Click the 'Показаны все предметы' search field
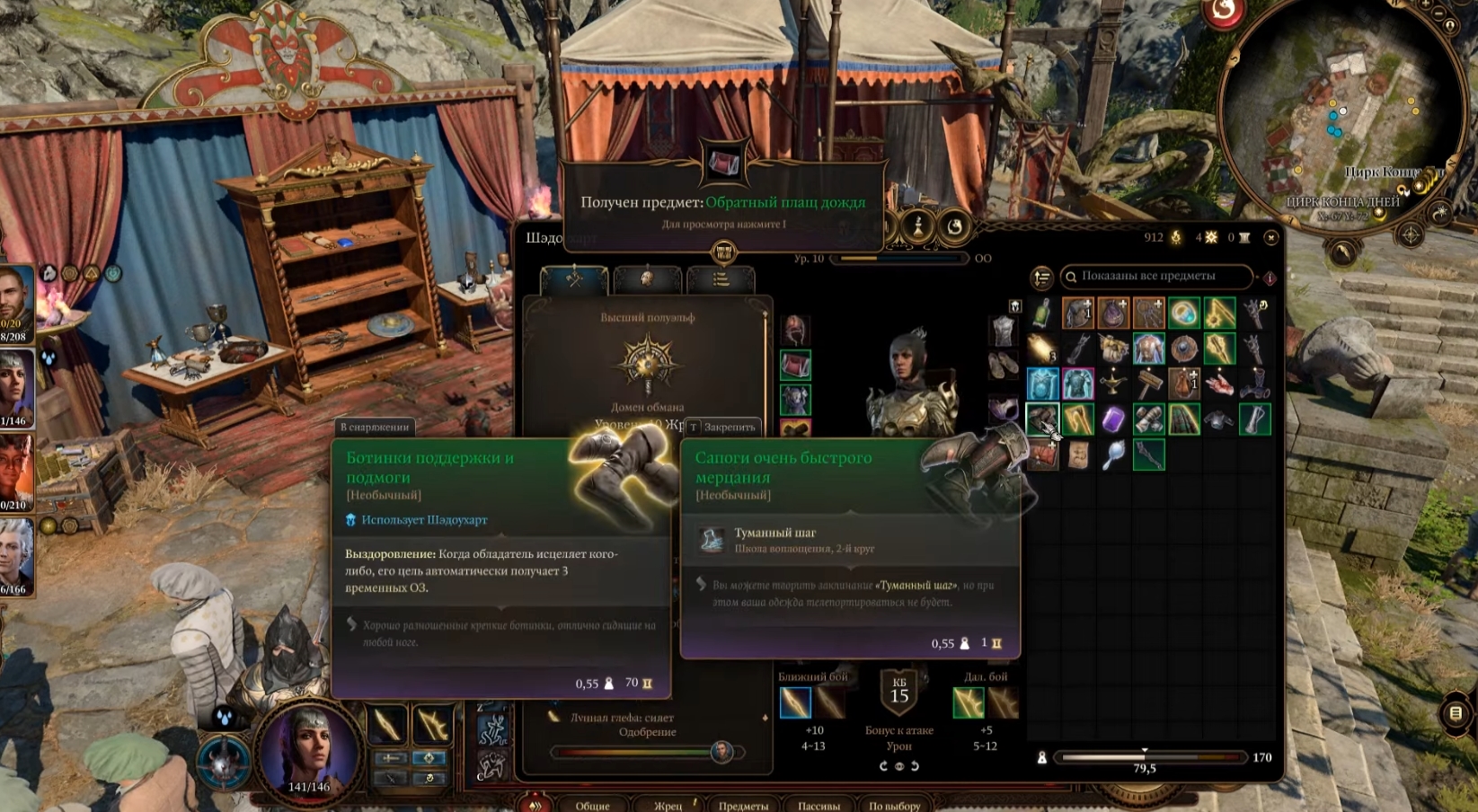1478x812 pixels. click(1157, 277)
